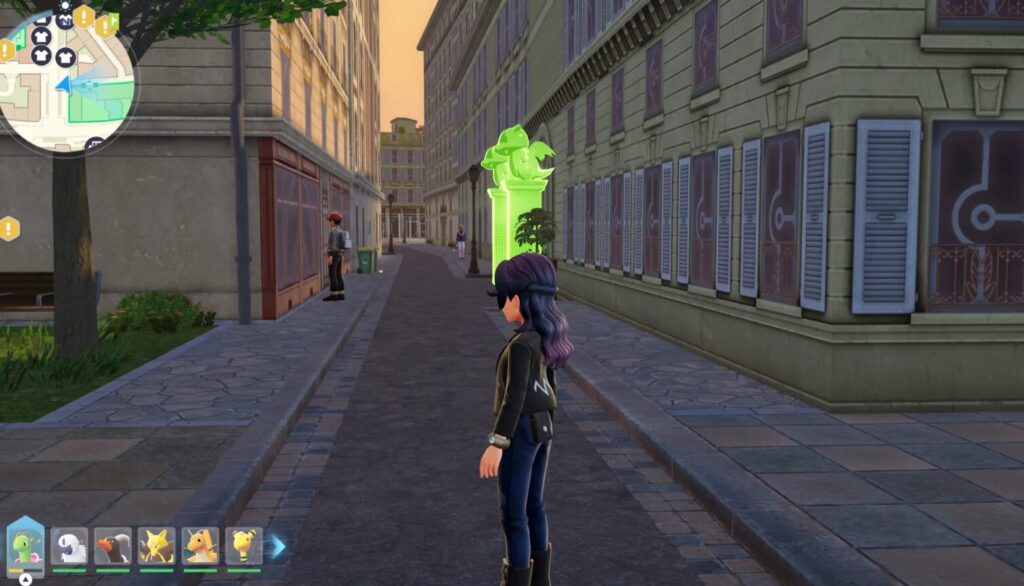1024x586 pixels.
Task: Click the yellow exclamation marker below the minimap
Action: click(10, 229)
